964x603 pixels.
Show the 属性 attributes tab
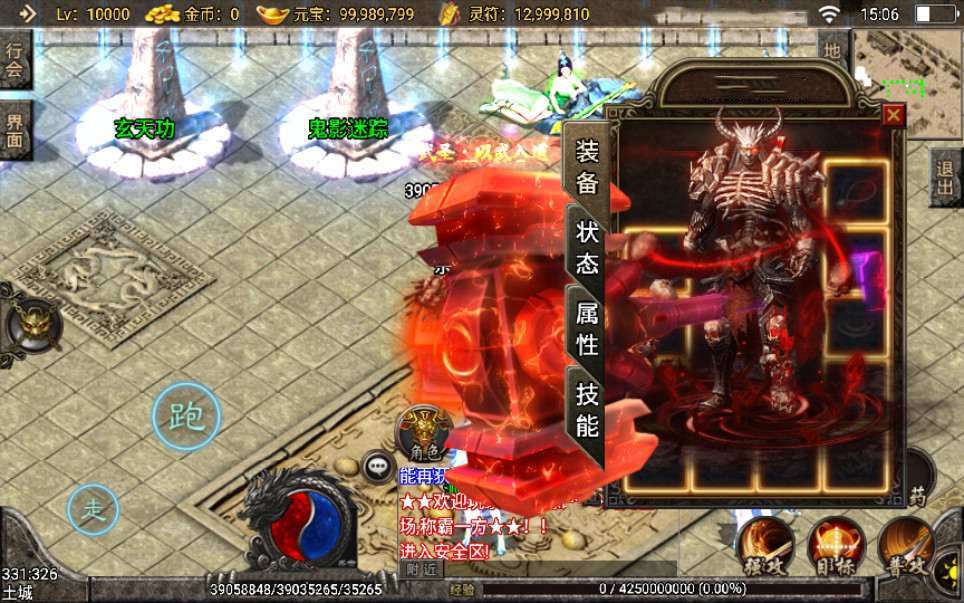[x=587, y=329]
